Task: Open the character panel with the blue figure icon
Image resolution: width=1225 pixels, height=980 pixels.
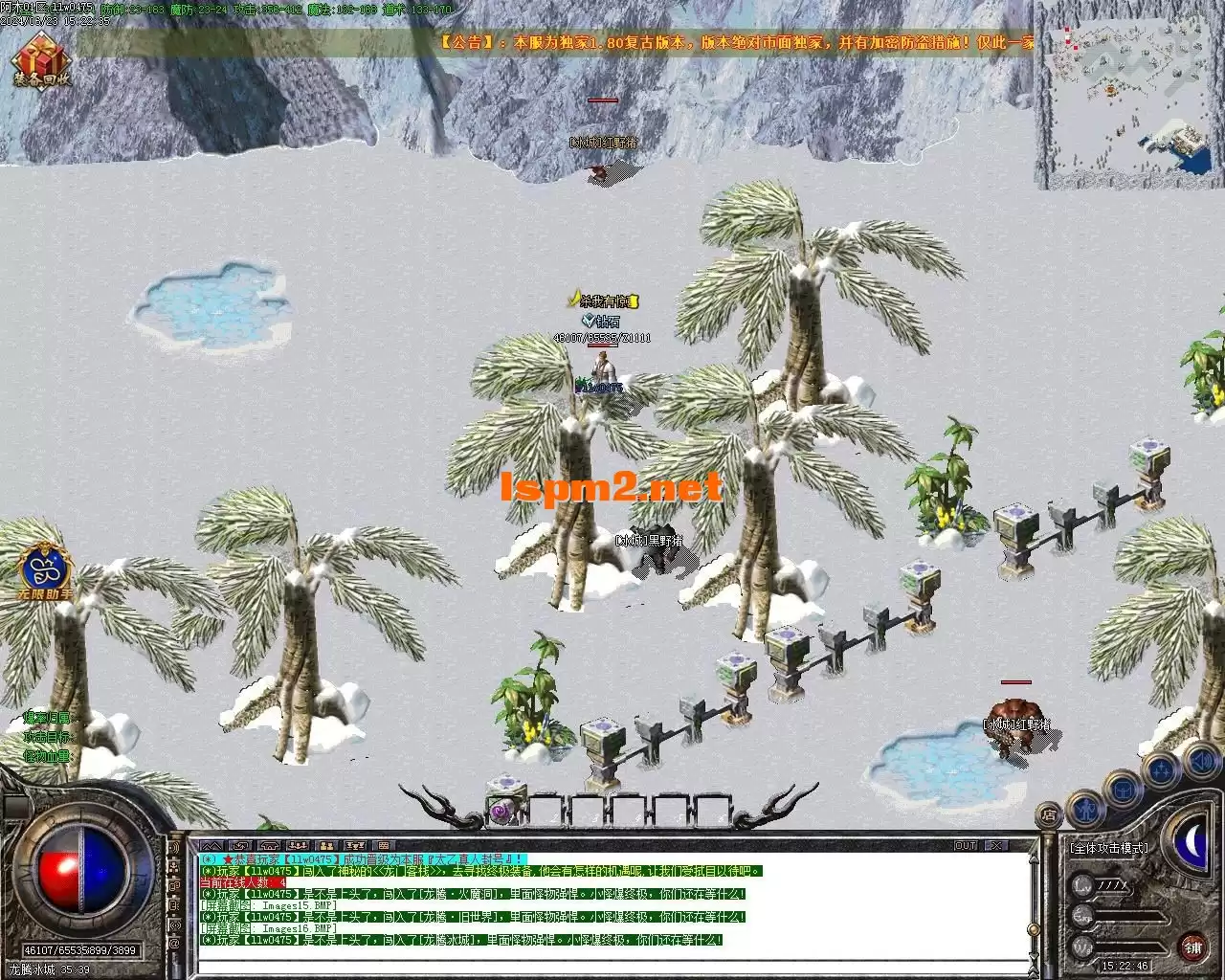Action: pyautogui.click(x=1086, y=811)
